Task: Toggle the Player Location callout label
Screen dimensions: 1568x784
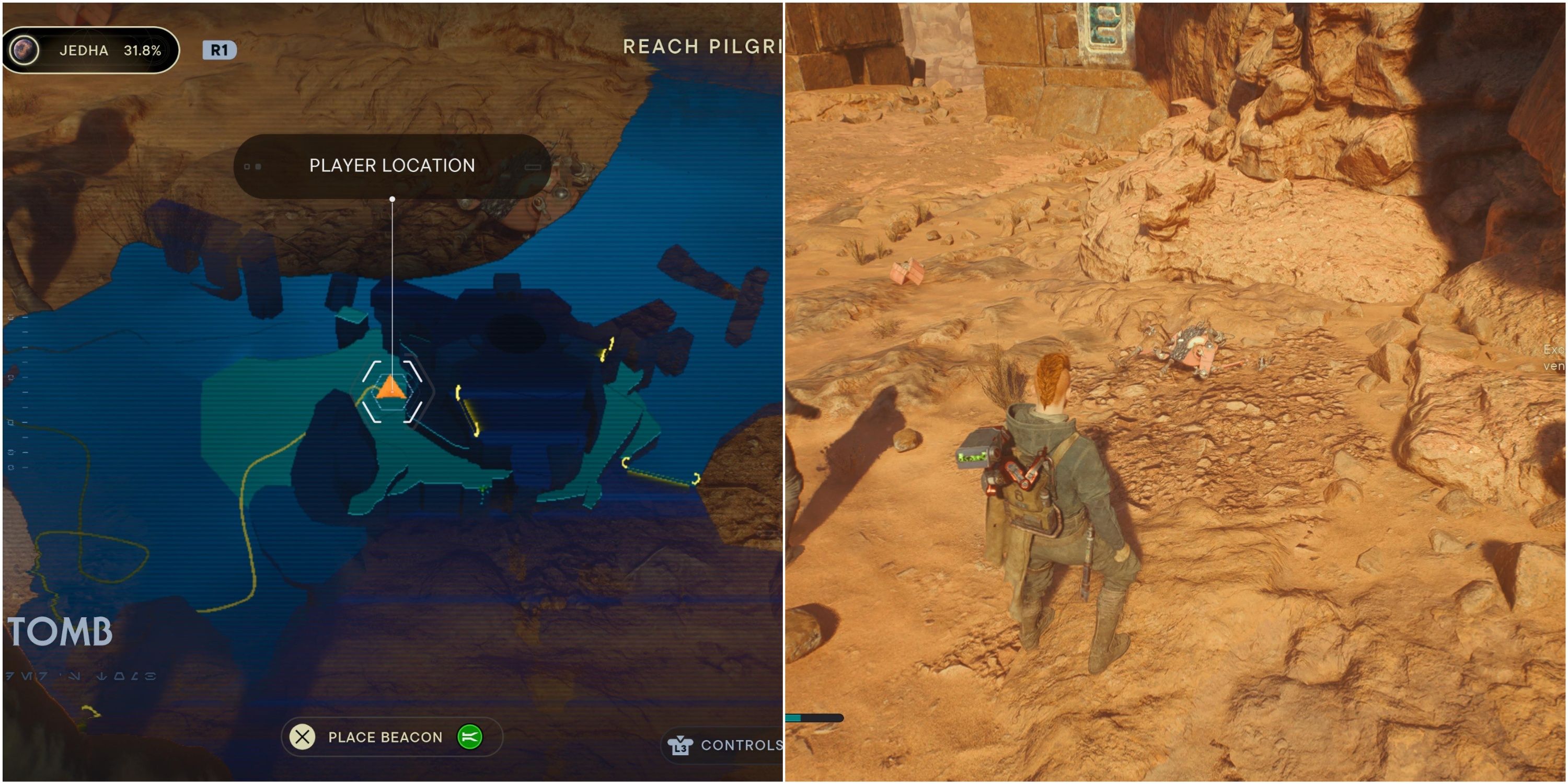Action: (x=391, y=166)
